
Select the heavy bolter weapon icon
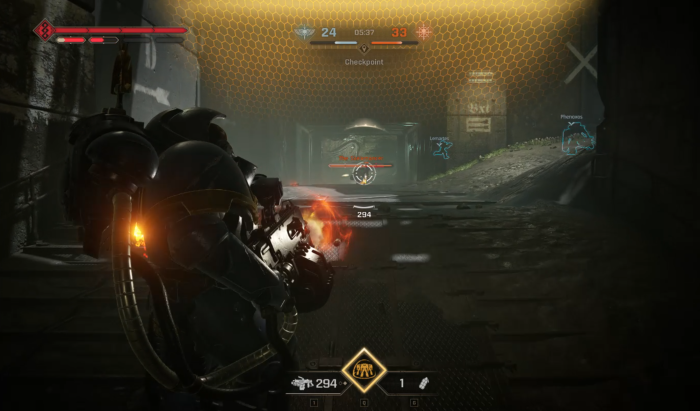(x=301, y=382)
